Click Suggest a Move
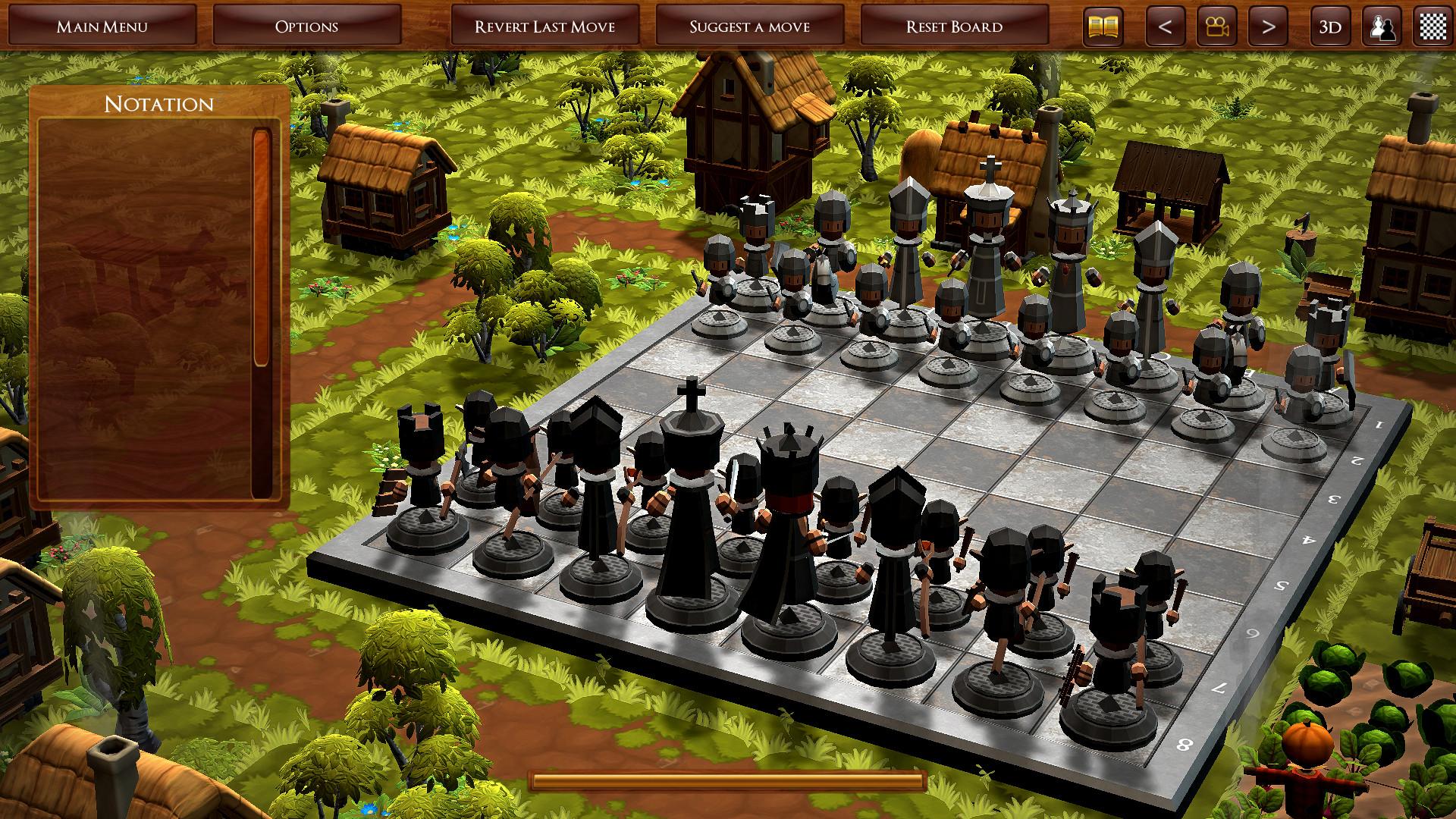This screenshot has width=1456, height=819. pos(749,25)
